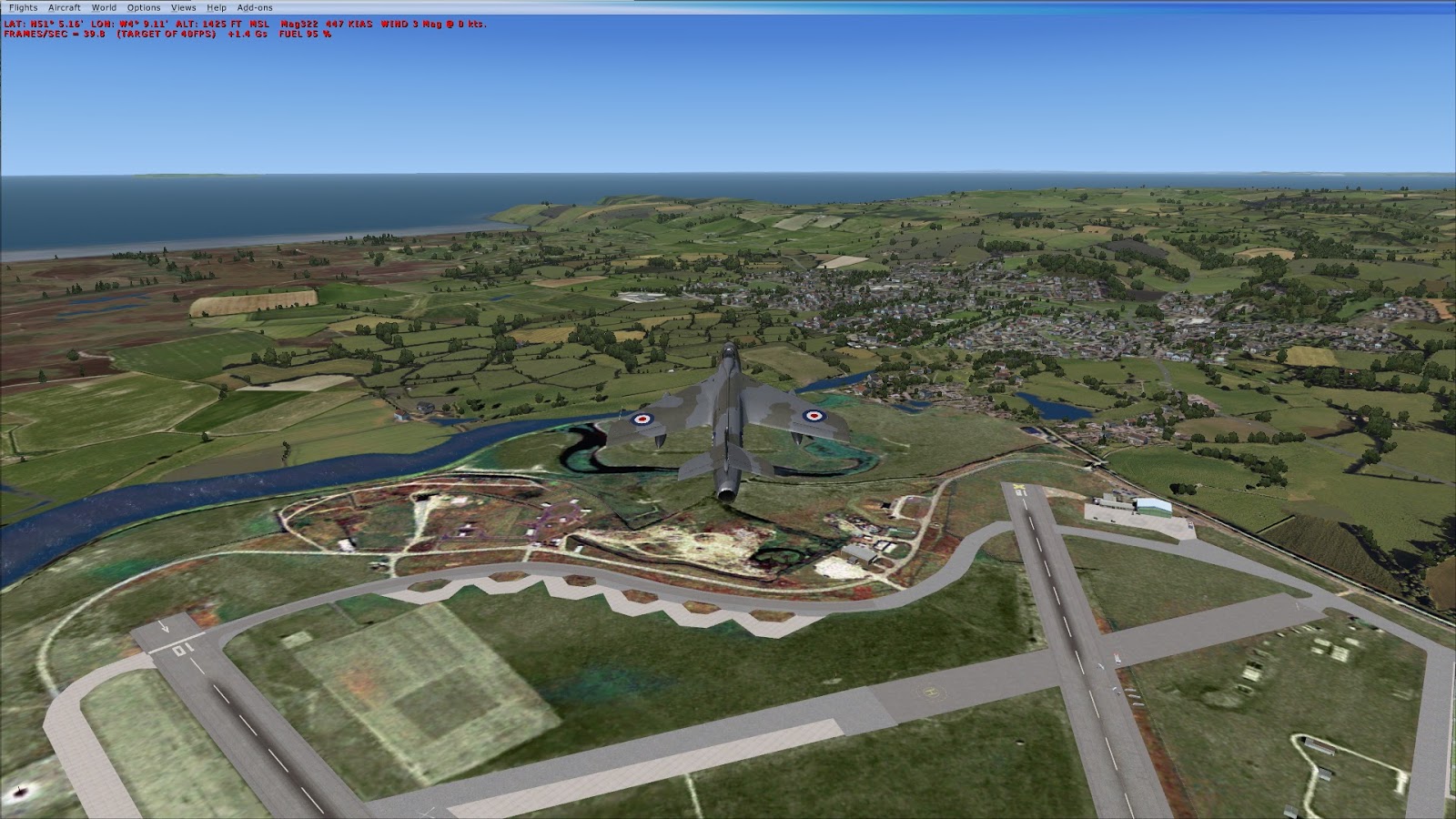The width and height of the screenshot is (1456, 819).
Task: Open the Add-ons menu
Action: pyautogui.click(x=252, y=6)
